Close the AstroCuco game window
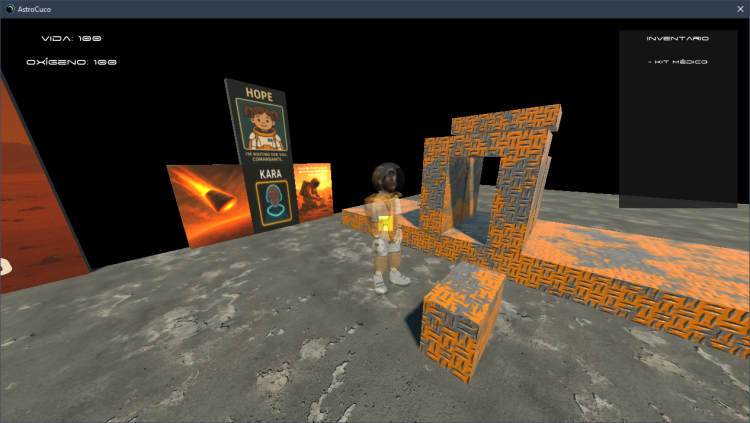Screen dimensions: 750x423 click(x=738, y=8)
